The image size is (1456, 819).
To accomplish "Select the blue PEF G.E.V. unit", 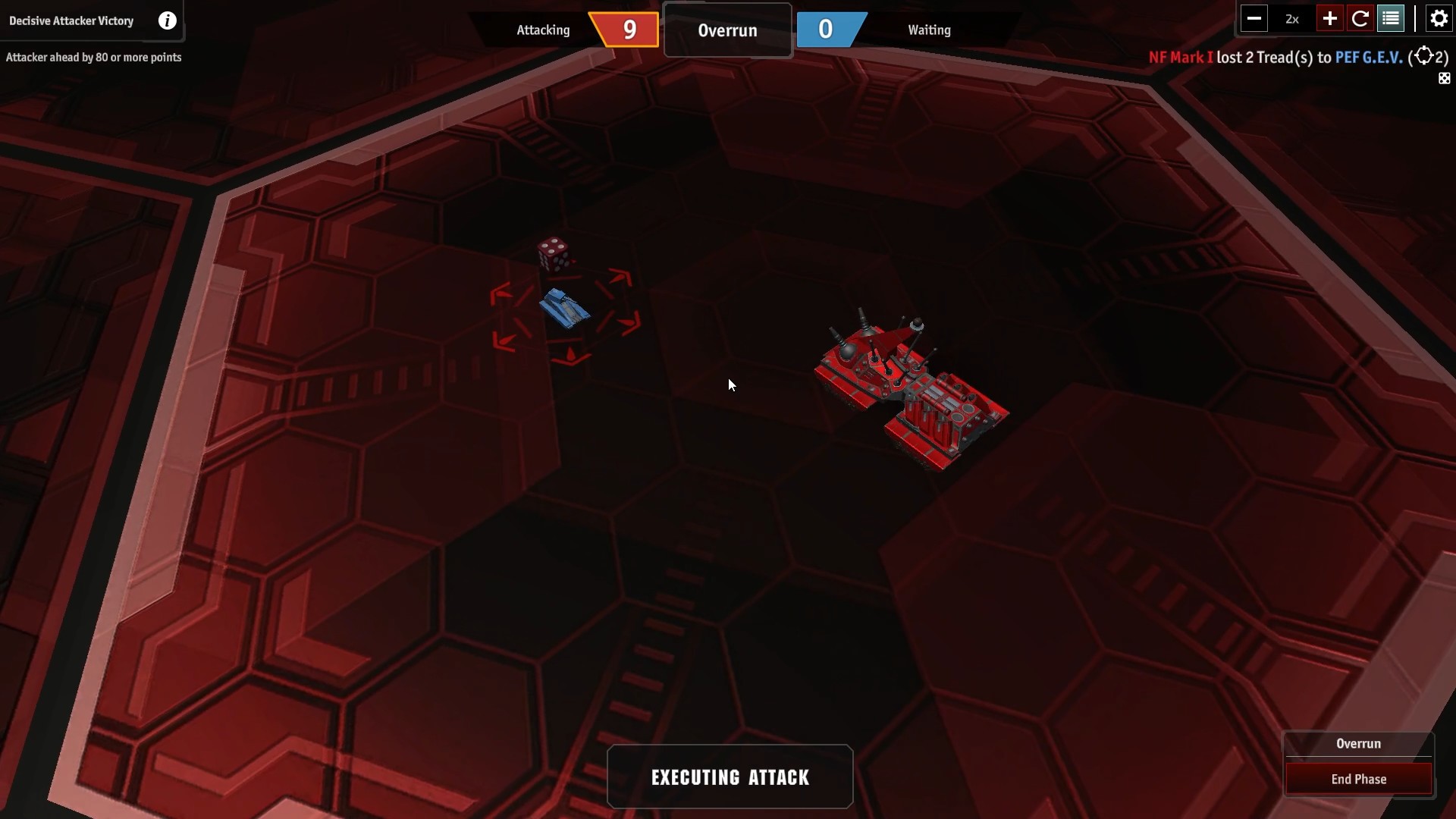I will 564,308.
